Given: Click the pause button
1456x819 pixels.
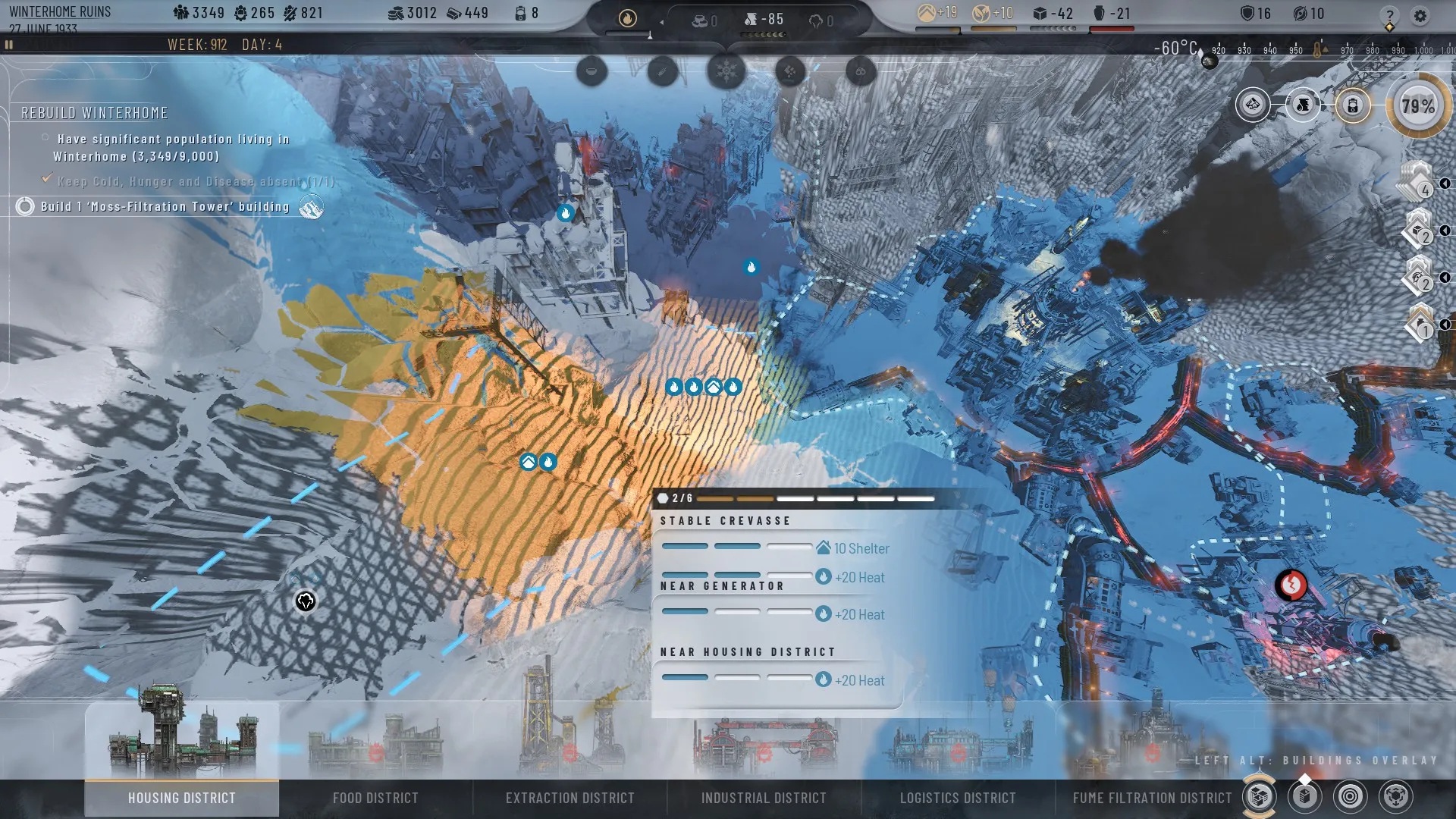Looking at the screenshot, I should pyautogui.click(x=9, y=45).
